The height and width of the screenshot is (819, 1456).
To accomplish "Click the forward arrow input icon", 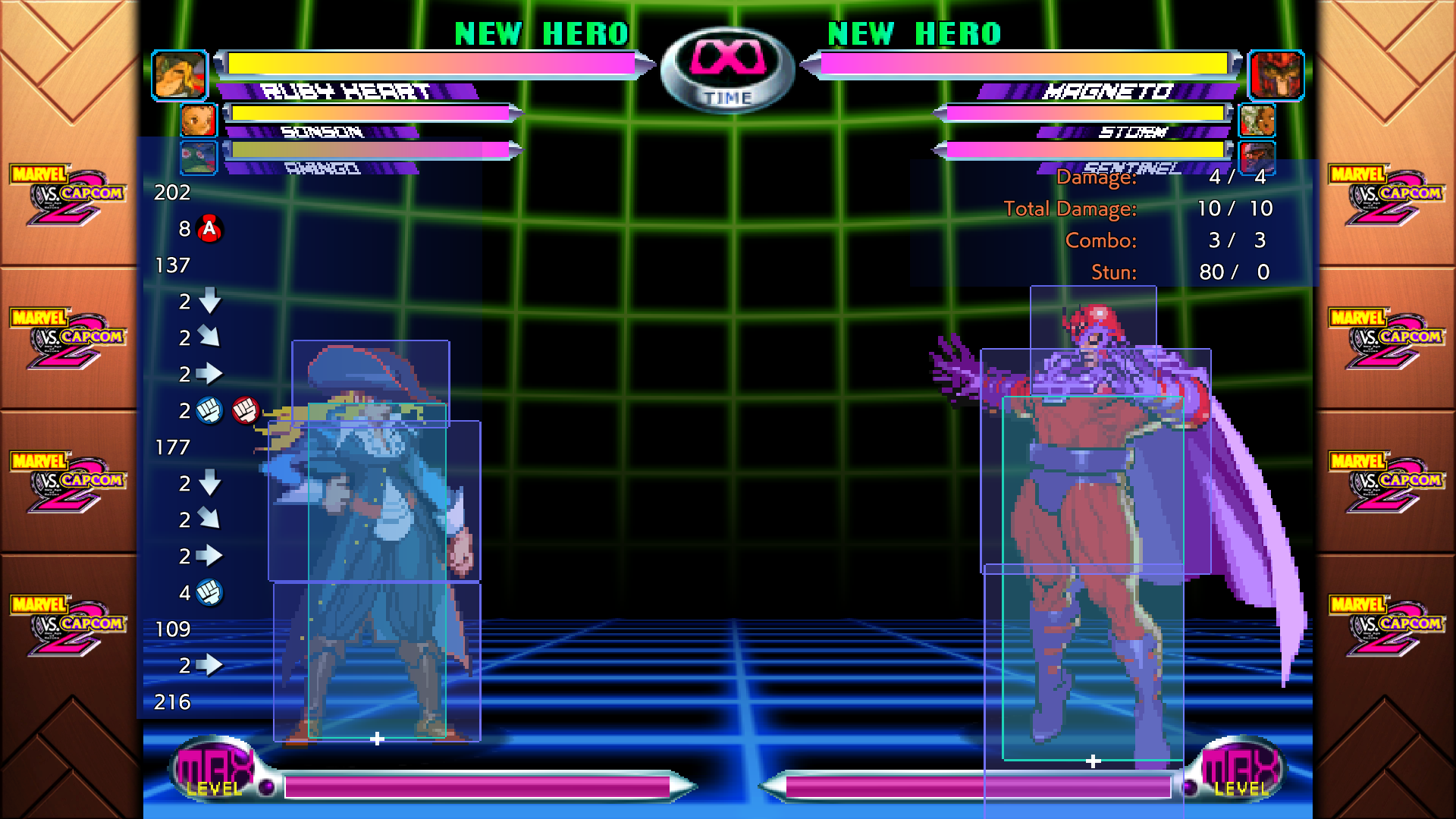I will pos(209,373).
